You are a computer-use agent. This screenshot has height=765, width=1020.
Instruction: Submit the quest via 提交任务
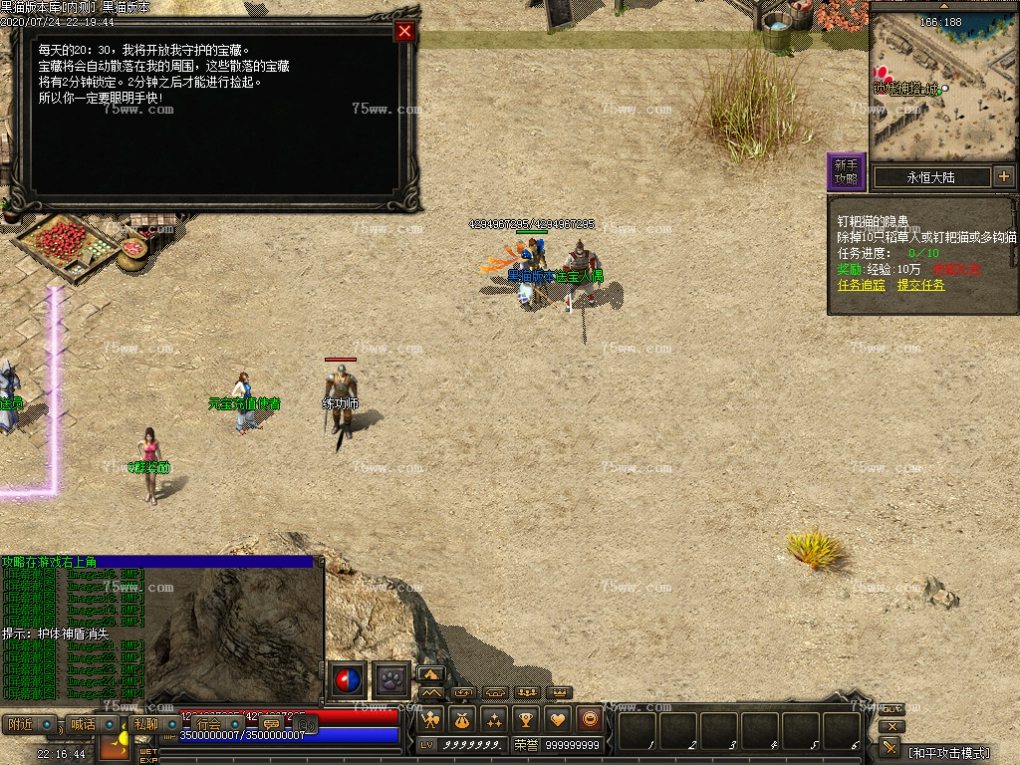click(920, 285)
